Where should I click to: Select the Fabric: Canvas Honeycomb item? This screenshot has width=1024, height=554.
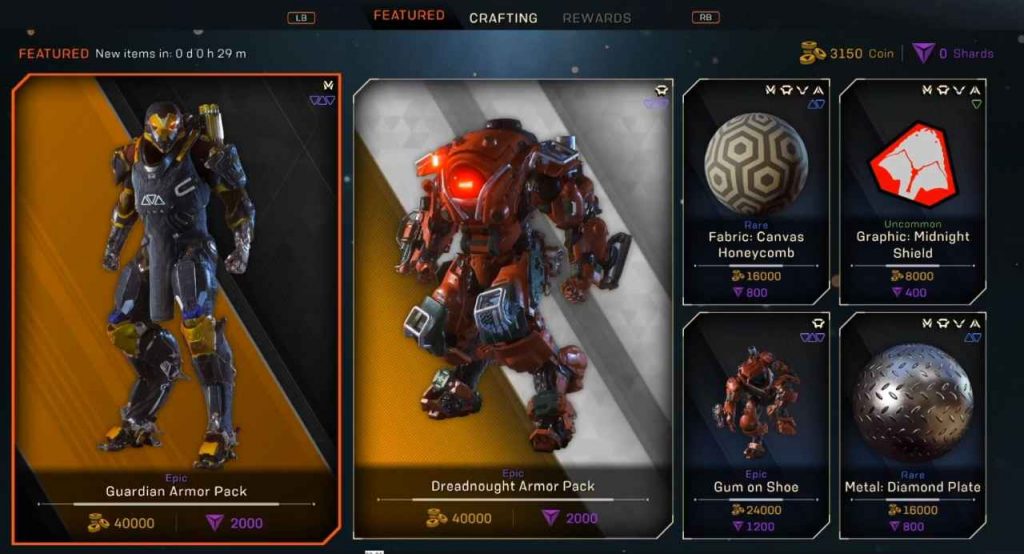[755, 190]
